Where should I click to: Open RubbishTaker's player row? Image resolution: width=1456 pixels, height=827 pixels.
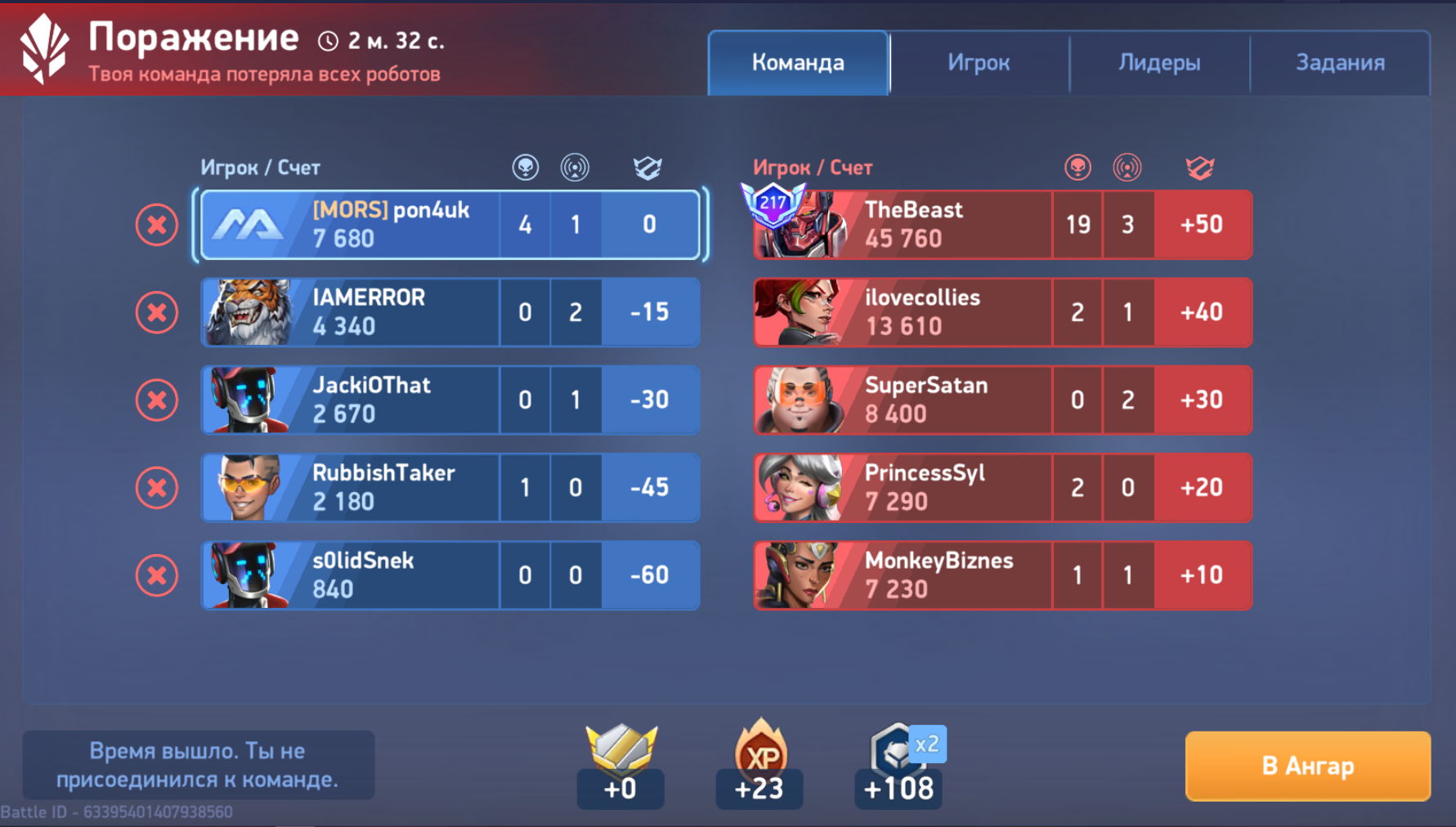450,488
